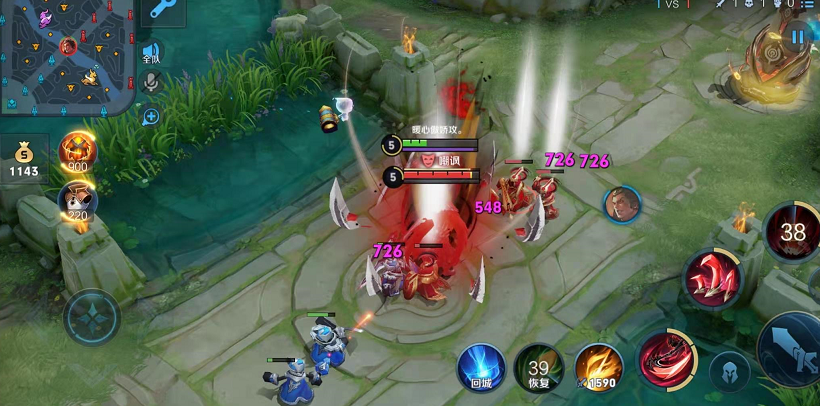Toggle the muted microphone icon
The width and height of the screenshot is (820, 406).
click(x=151, y=84)
